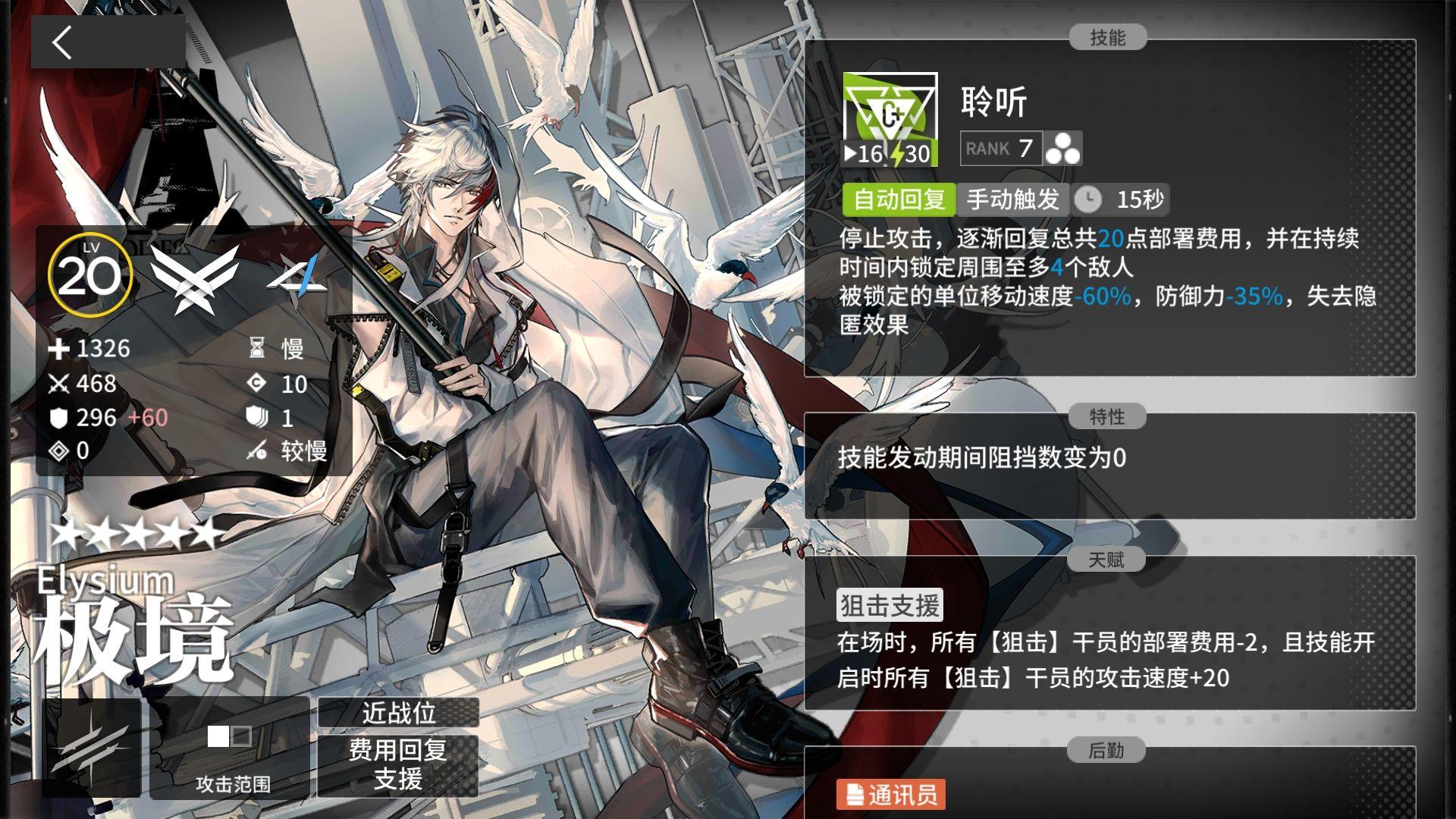Click the LV 20 level badge

89,275
